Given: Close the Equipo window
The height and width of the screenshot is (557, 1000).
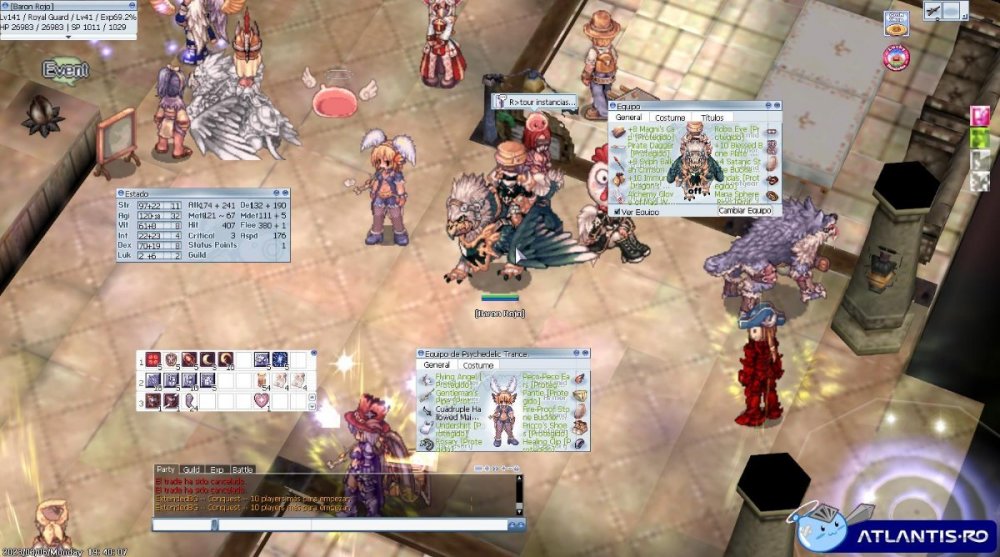Looking at the screenshot, I should point(775,106).
